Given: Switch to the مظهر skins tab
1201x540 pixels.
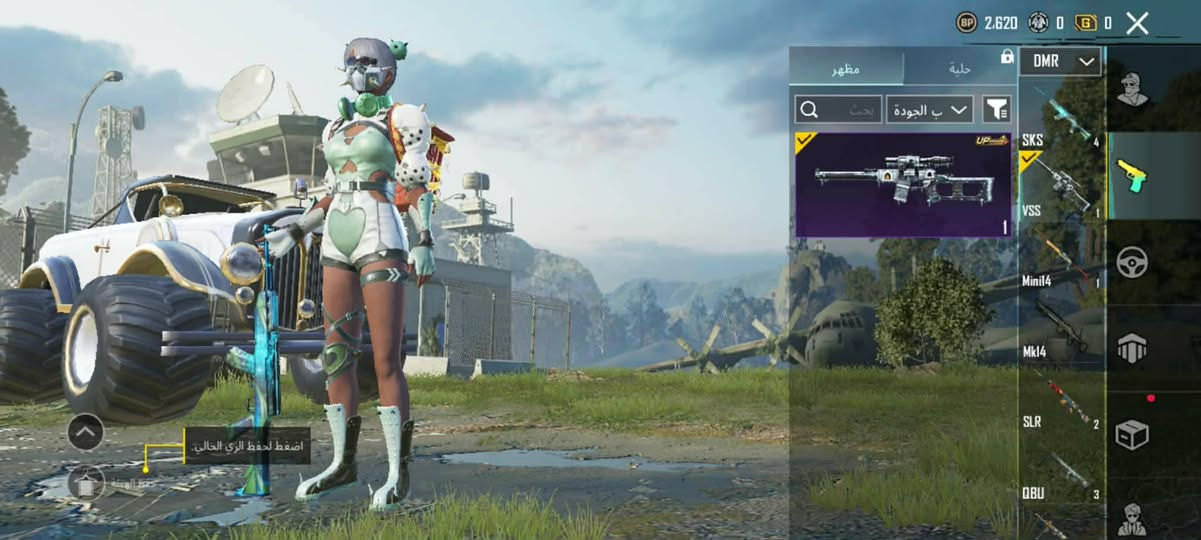Looking at the screenshot, I should (846, 69).
